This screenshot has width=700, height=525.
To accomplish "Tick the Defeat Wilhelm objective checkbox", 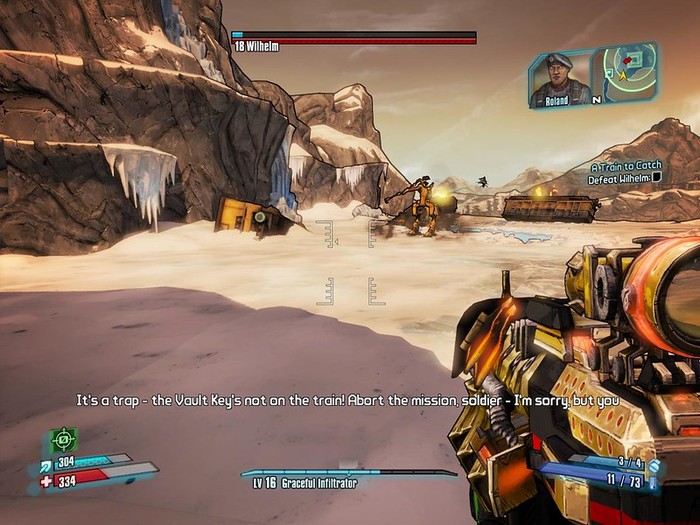I will pyautogui.click(x=657, y=178).
